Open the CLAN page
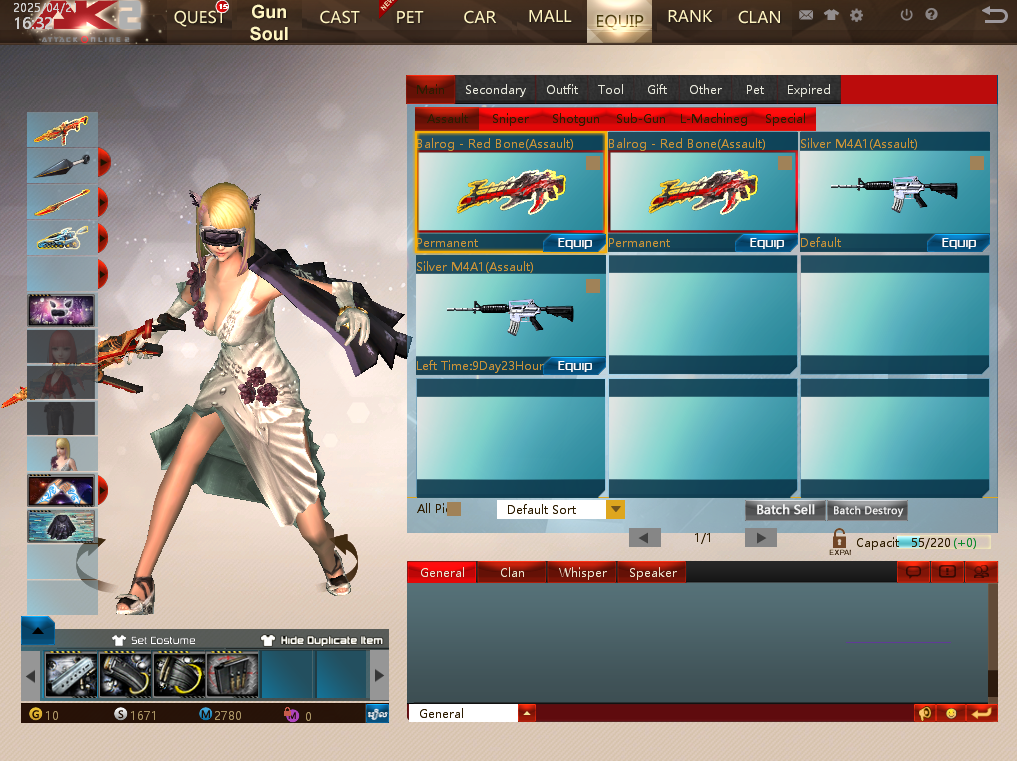The height and width of the screenshot is (761, 1017). tap(759, 17)
